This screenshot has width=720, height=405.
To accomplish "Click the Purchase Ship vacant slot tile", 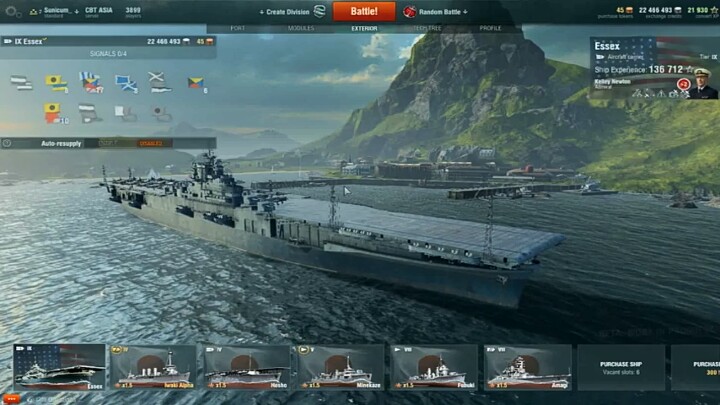I will tap(620, 366).
